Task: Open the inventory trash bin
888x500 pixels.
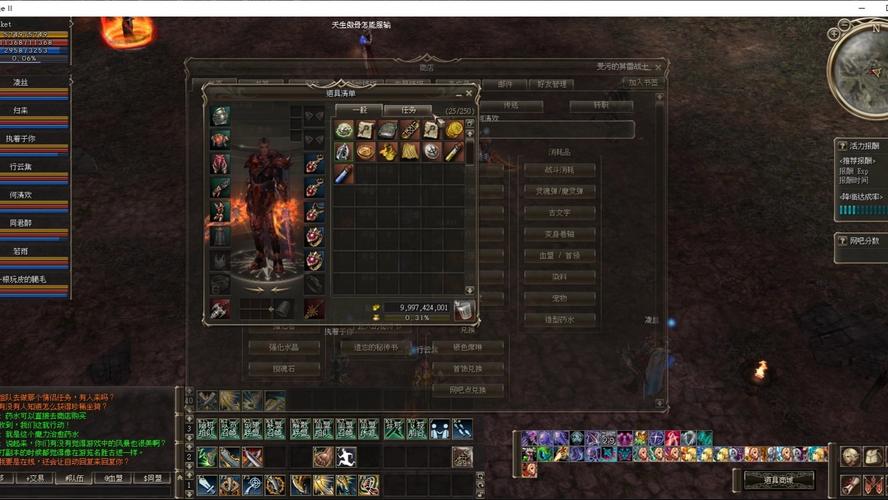Action: (x=463, y=310)
